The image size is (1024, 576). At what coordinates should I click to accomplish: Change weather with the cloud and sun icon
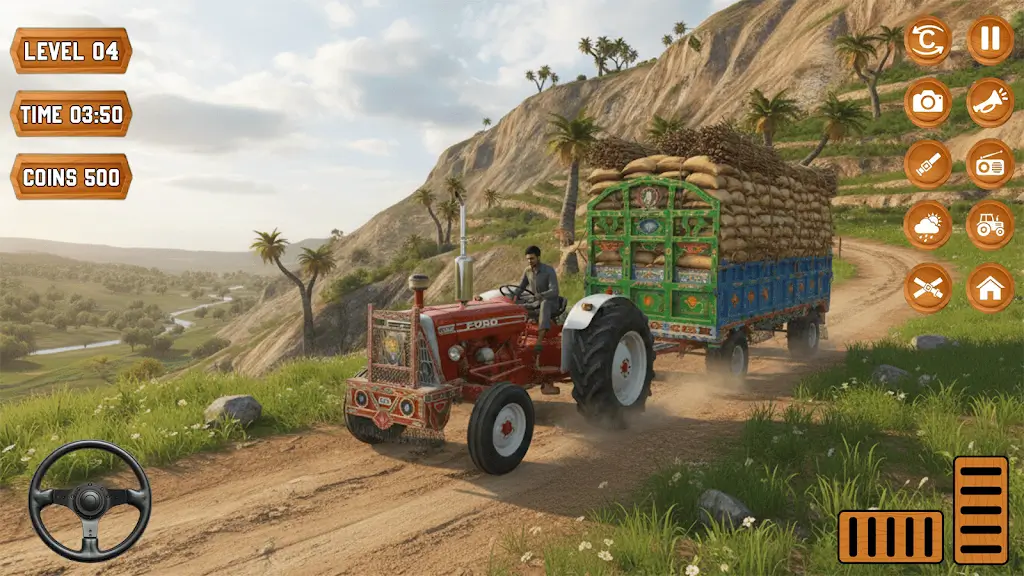tap(928, 226)
